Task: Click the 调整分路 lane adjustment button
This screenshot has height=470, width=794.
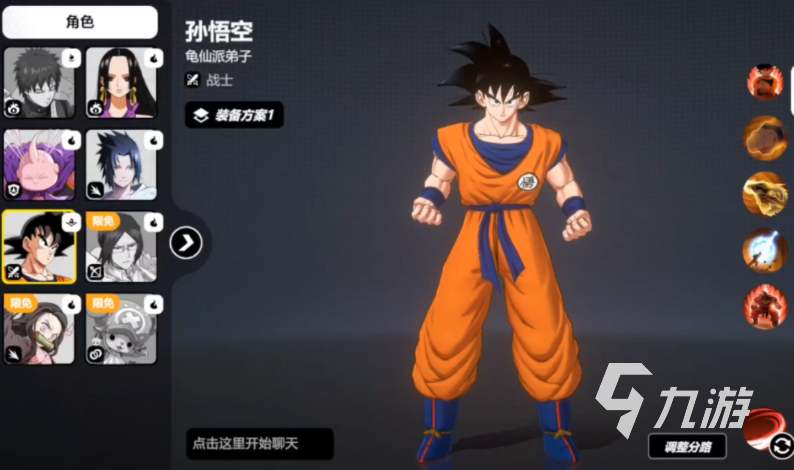Action: [687, 446]
